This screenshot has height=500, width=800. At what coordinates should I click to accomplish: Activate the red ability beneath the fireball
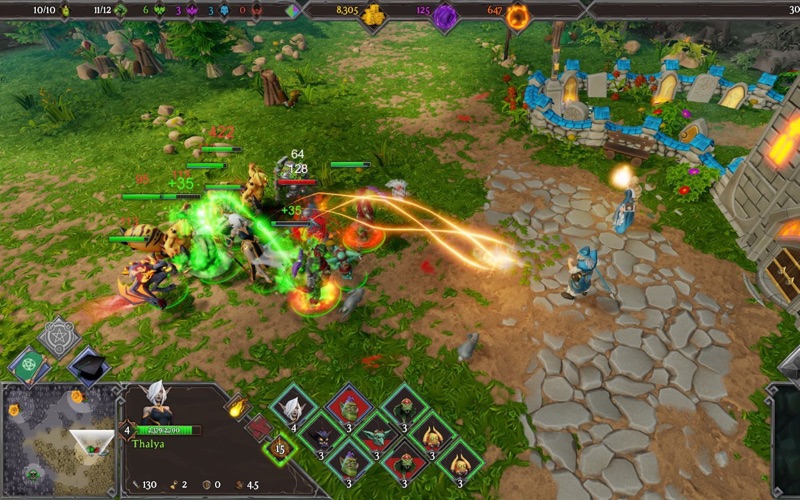[258, 428]
